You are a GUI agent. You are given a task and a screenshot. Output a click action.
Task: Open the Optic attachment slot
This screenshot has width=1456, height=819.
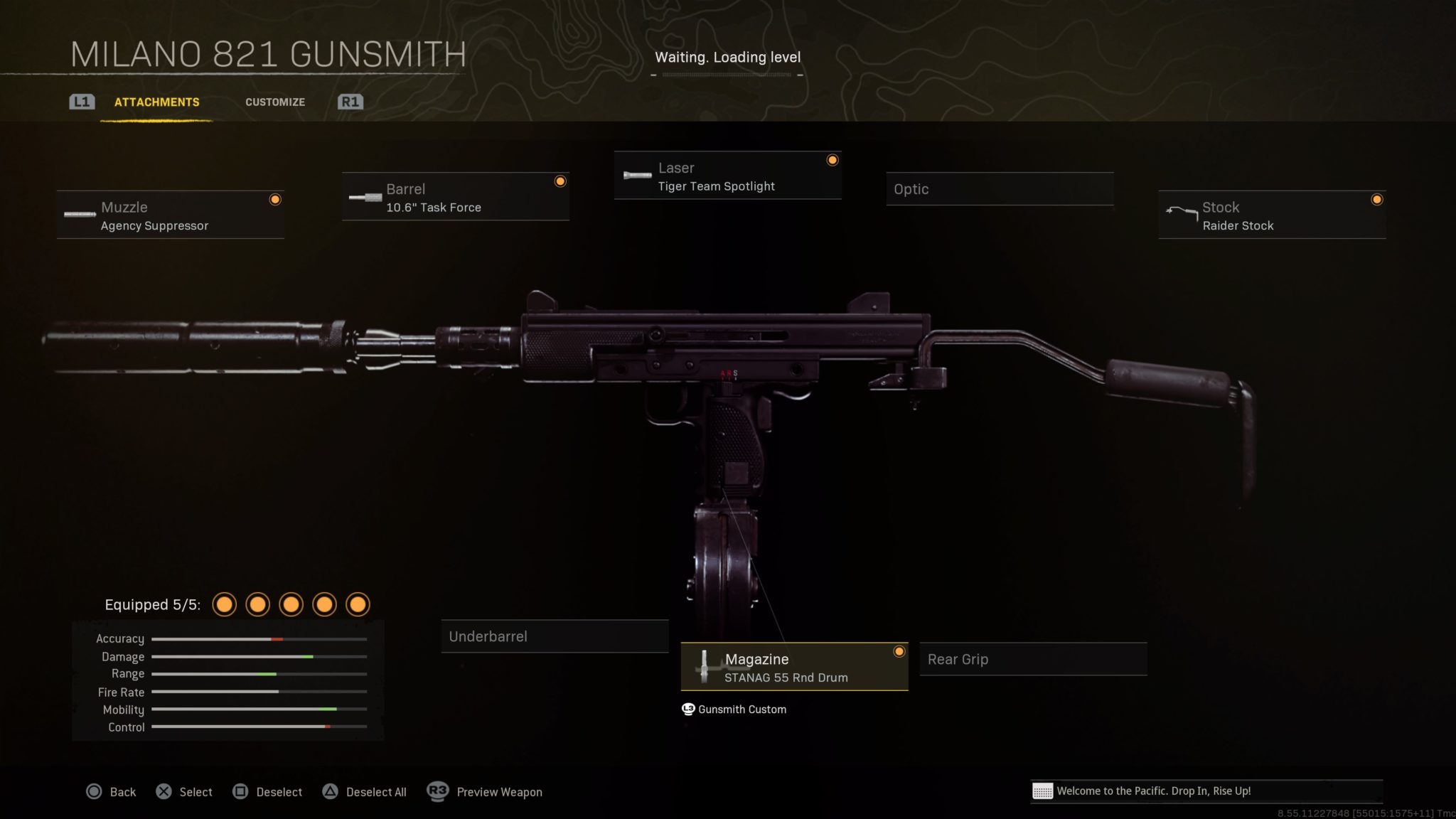[x=1000, y=189]
